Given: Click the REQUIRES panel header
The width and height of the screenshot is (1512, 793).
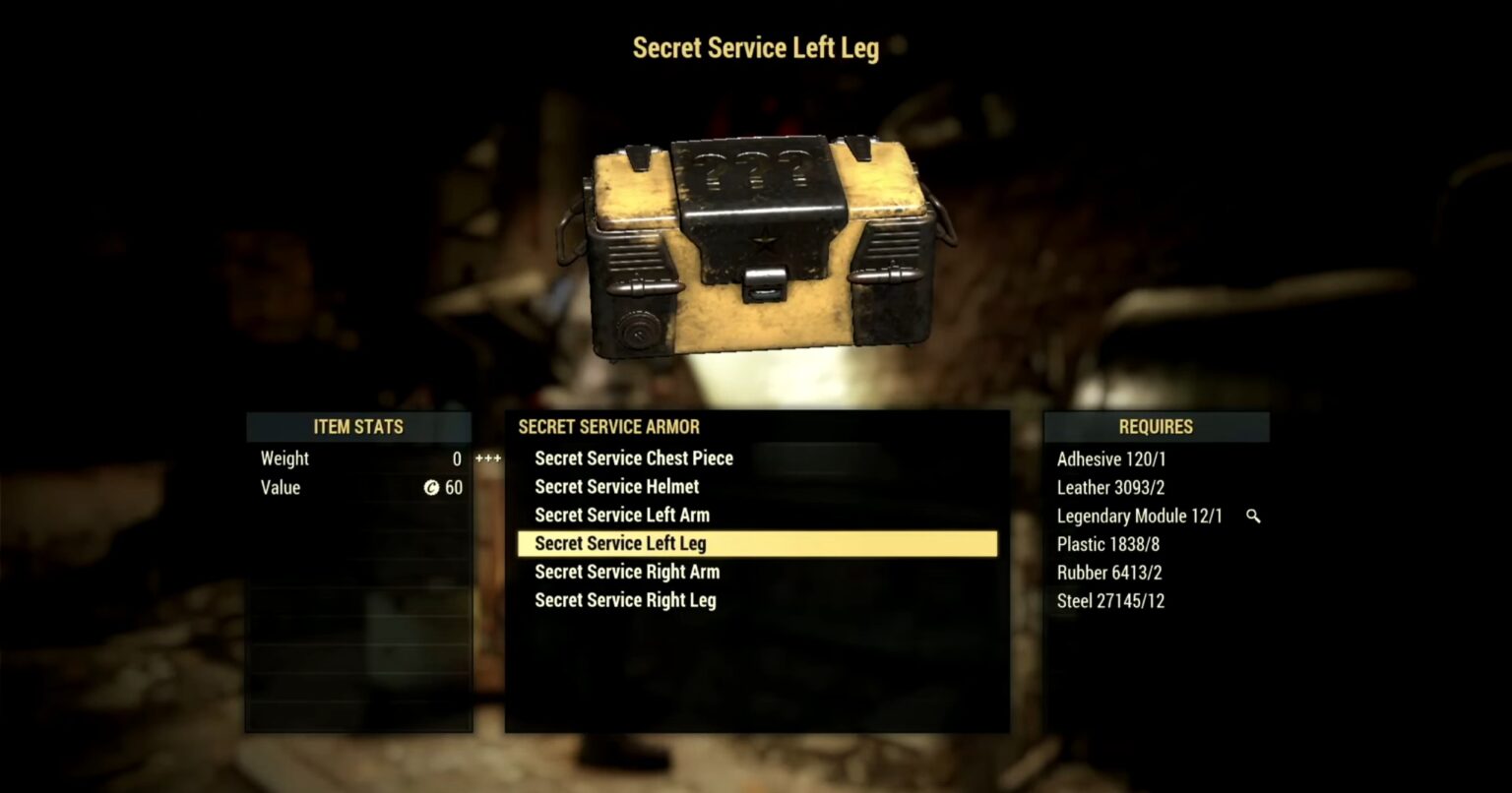Looking at the screenshot, I should pyautogui.click(x=1155, y=427).
